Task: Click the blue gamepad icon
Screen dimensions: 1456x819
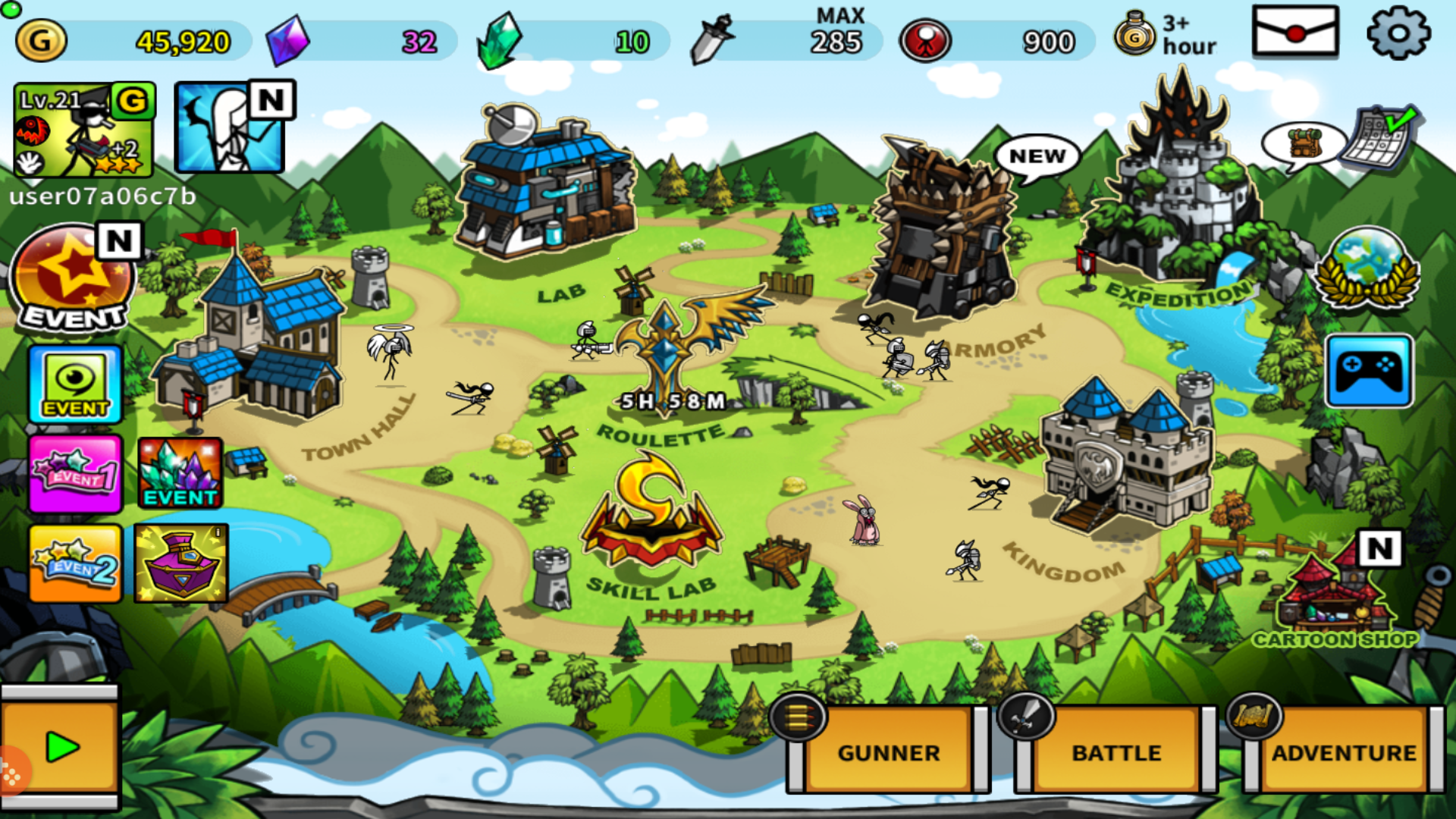Action: pyautogui.click(x=1369, y=372)
